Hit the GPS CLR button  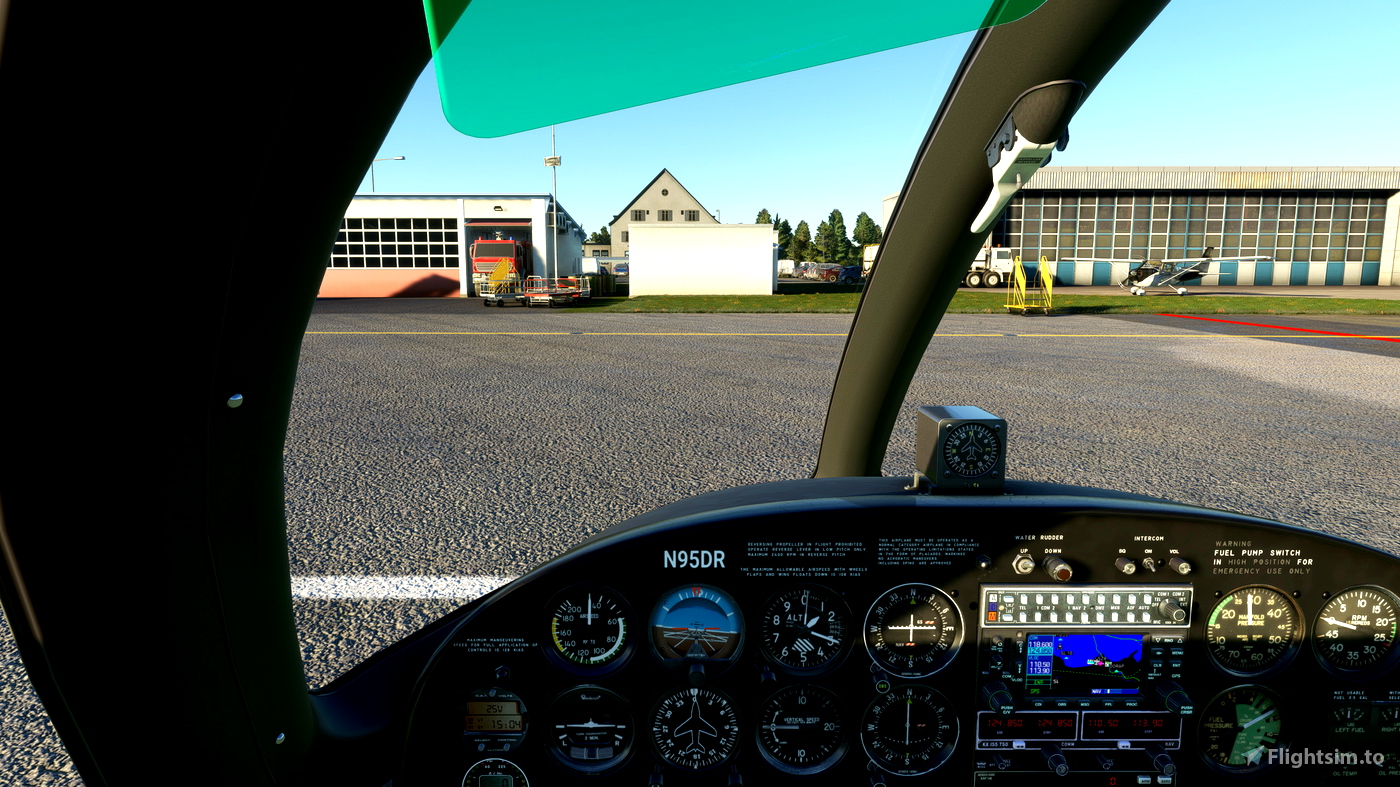1158,665
